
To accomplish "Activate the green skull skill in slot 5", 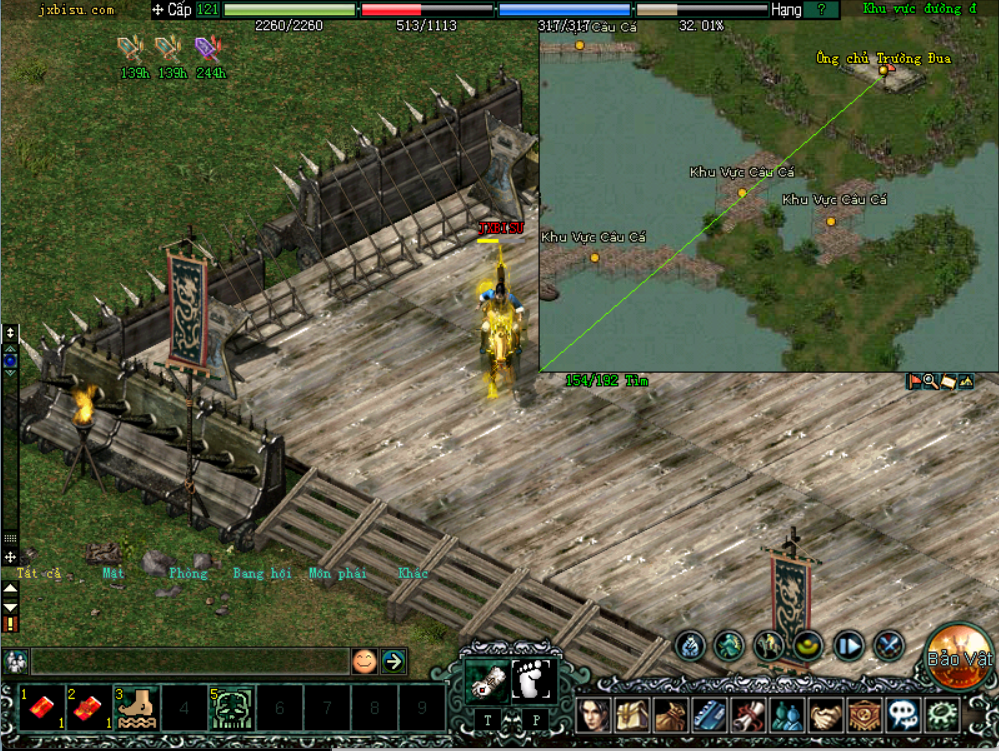I will pos(231,707).
